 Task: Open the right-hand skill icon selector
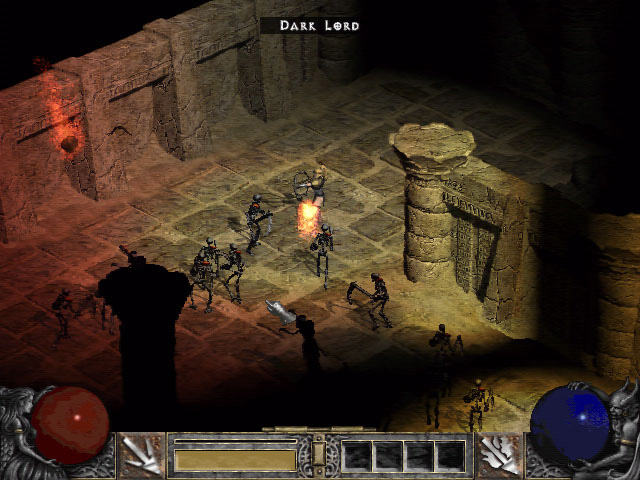point(499,455)
